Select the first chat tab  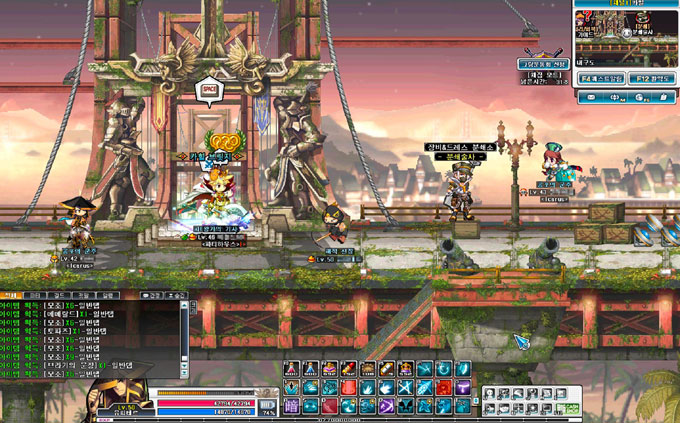[12, 296]
